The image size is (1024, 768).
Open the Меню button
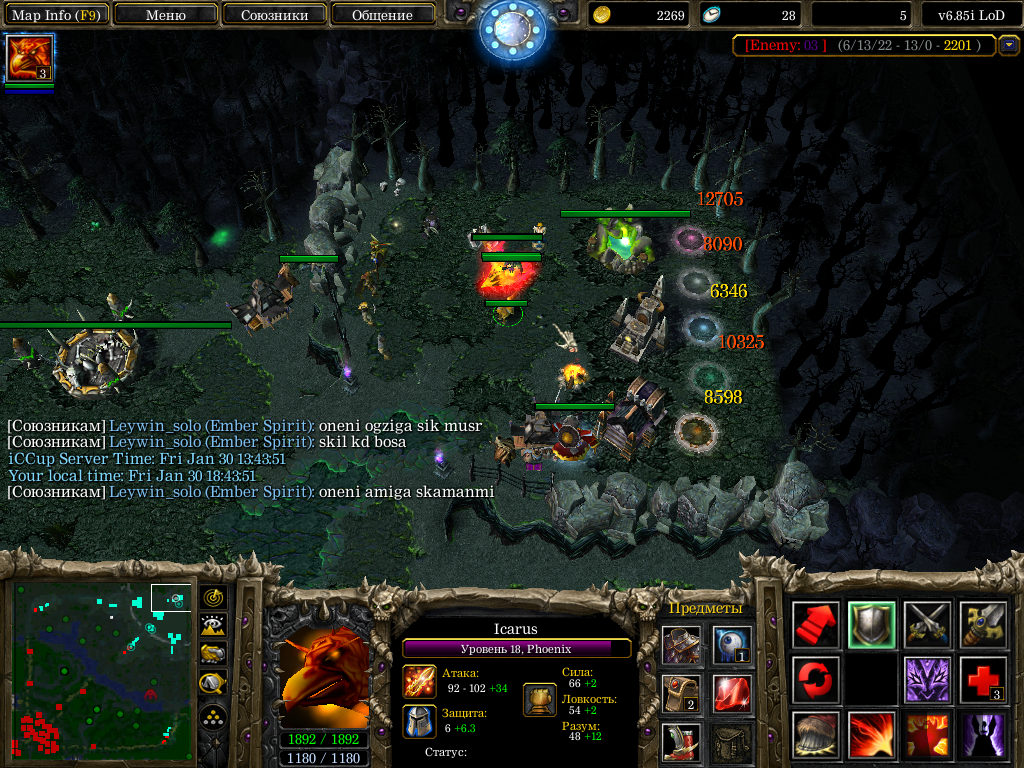[166, 15]
